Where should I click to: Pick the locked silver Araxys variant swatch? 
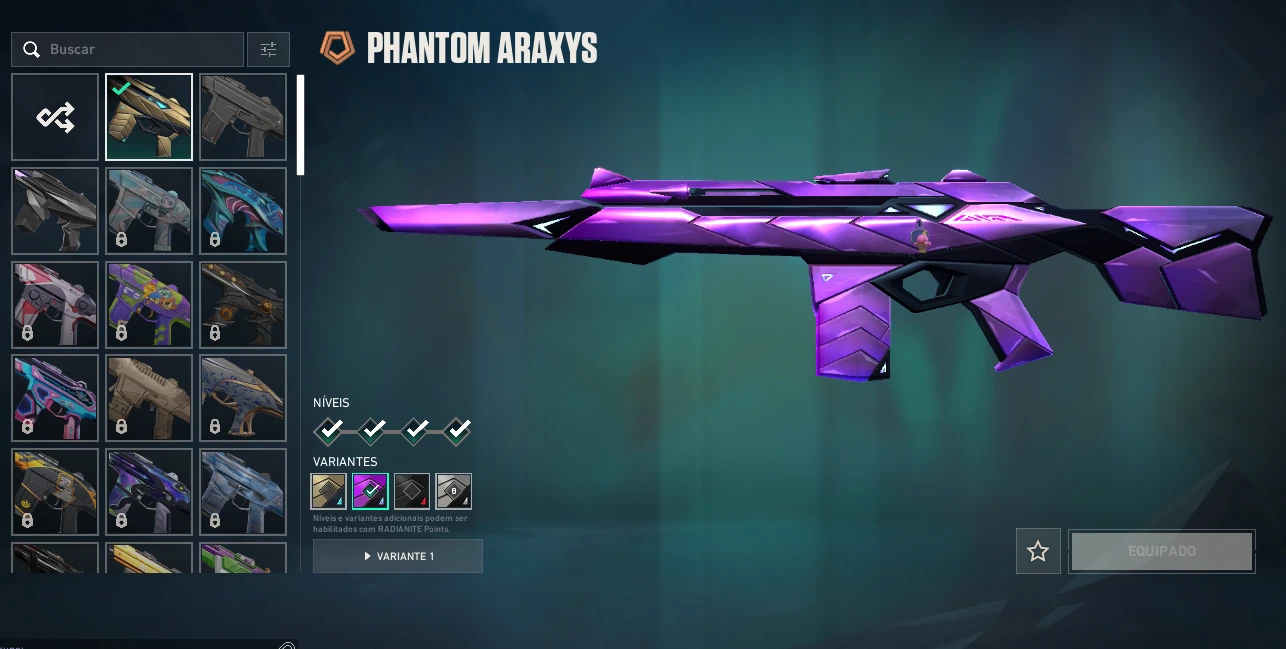[453, 491]
